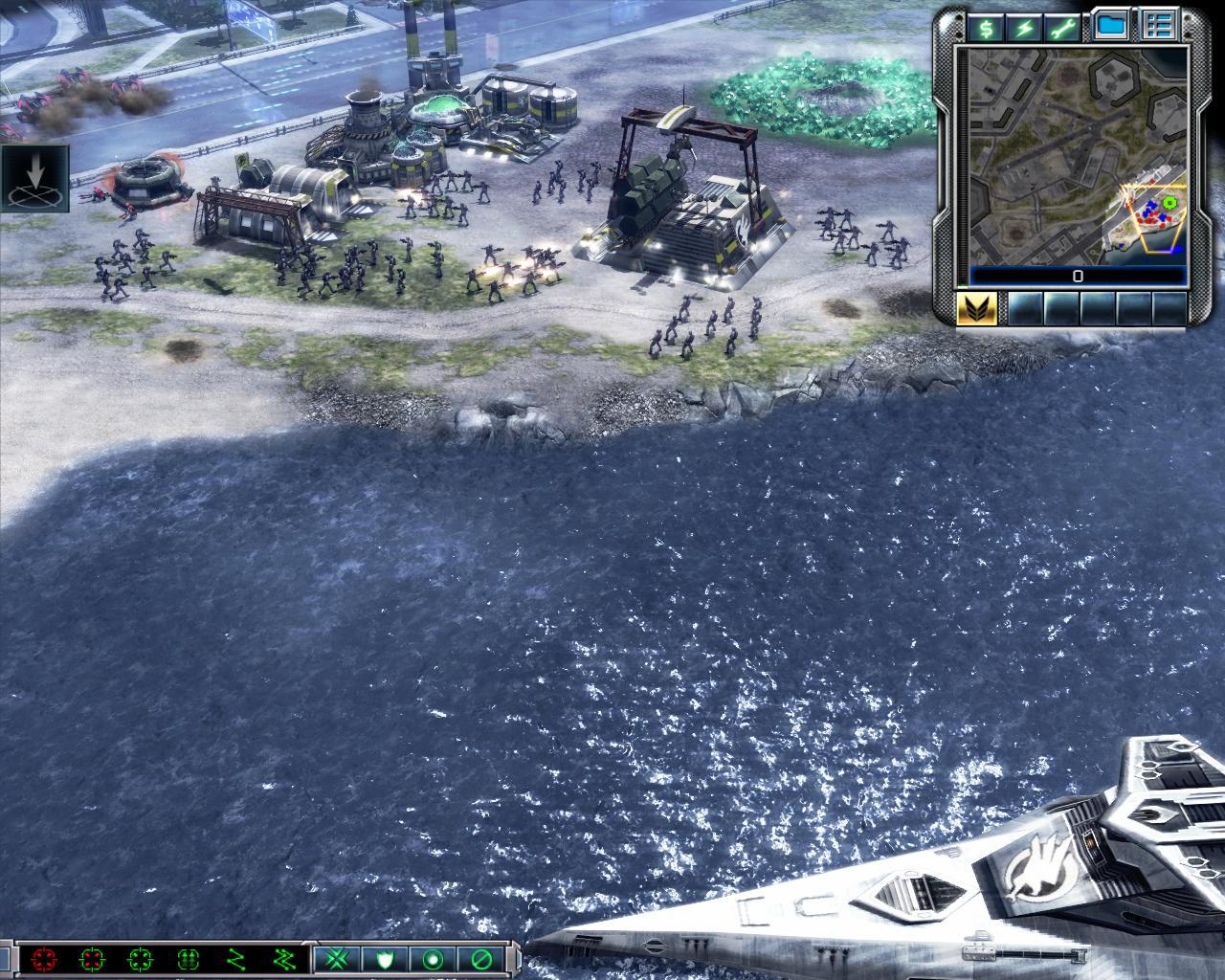Activate the drop-zone arrow support power
Viewport: 1225px width, 980px height.
pos(35,179)
